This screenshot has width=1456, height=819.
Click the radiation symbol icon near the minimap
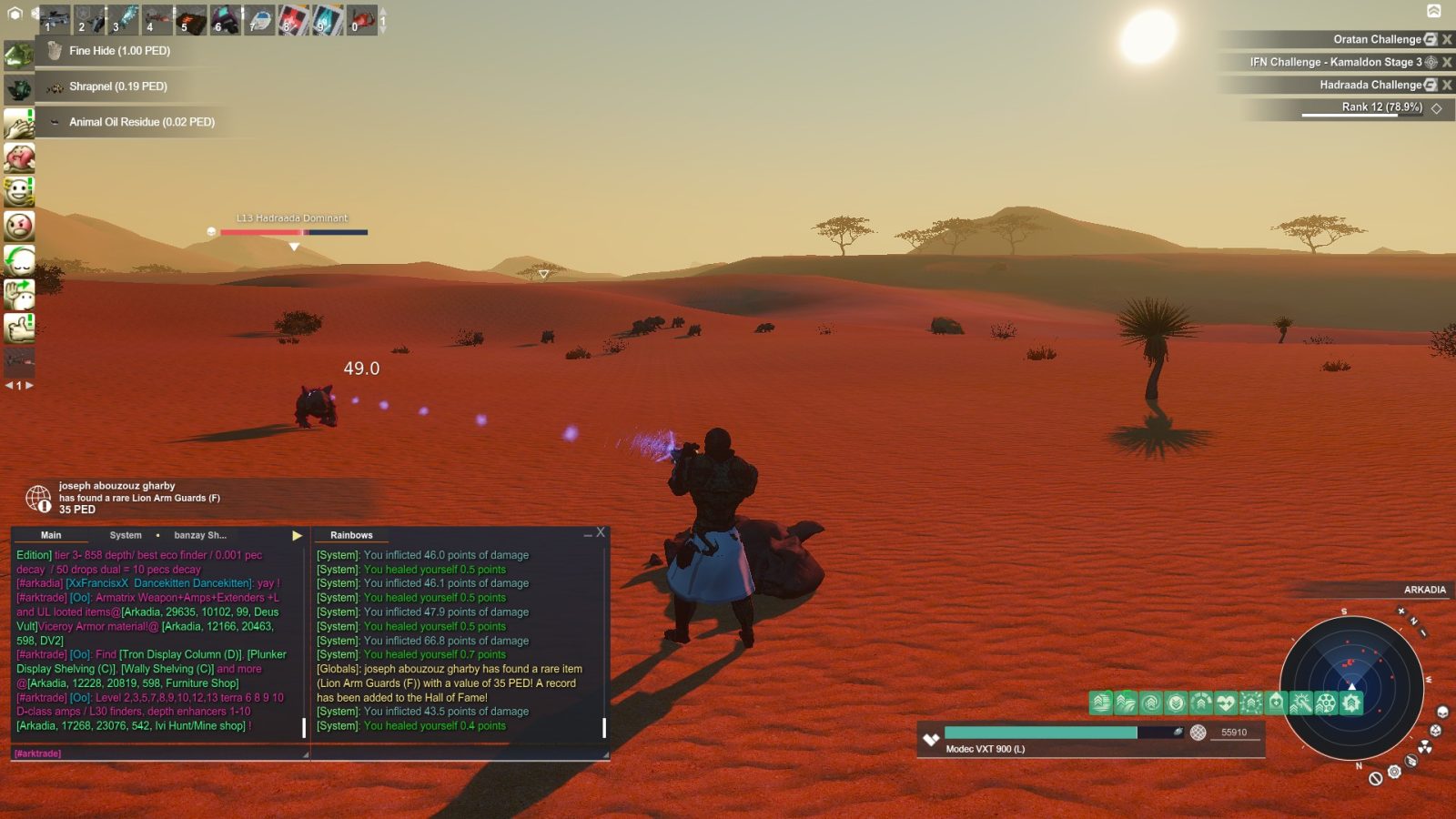coord(1425,746)
